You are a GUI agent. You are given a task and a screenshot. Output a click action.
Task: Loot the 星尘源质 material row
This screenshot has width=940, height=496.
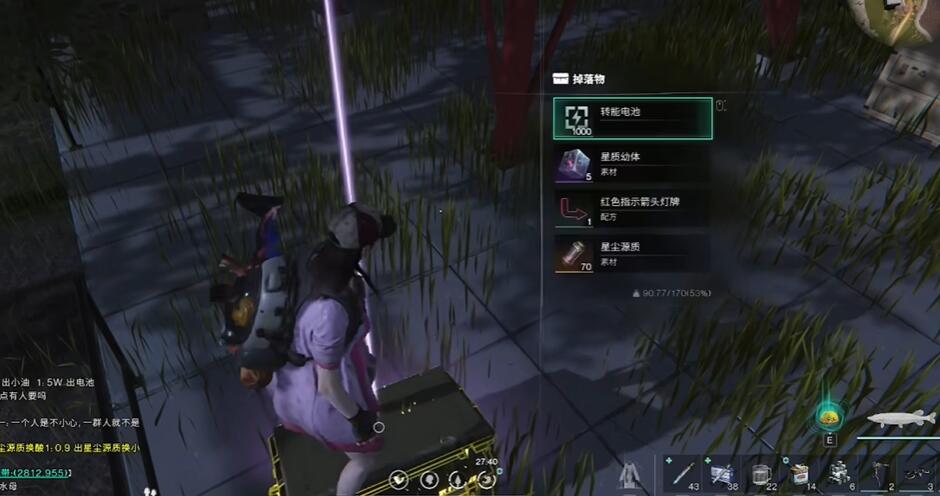(632, 254)
